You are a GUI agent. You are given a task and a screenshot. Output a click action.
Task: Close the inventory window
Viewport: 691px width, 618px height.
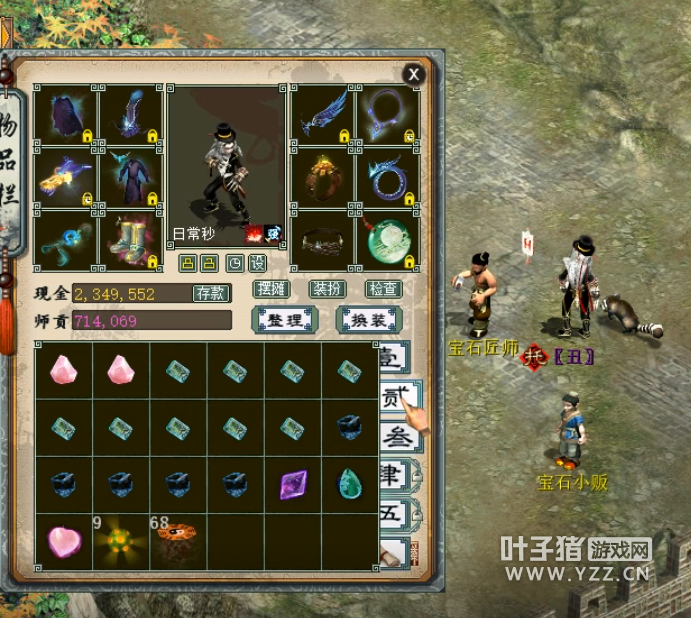pyautogui.click(x=413, y=74)
